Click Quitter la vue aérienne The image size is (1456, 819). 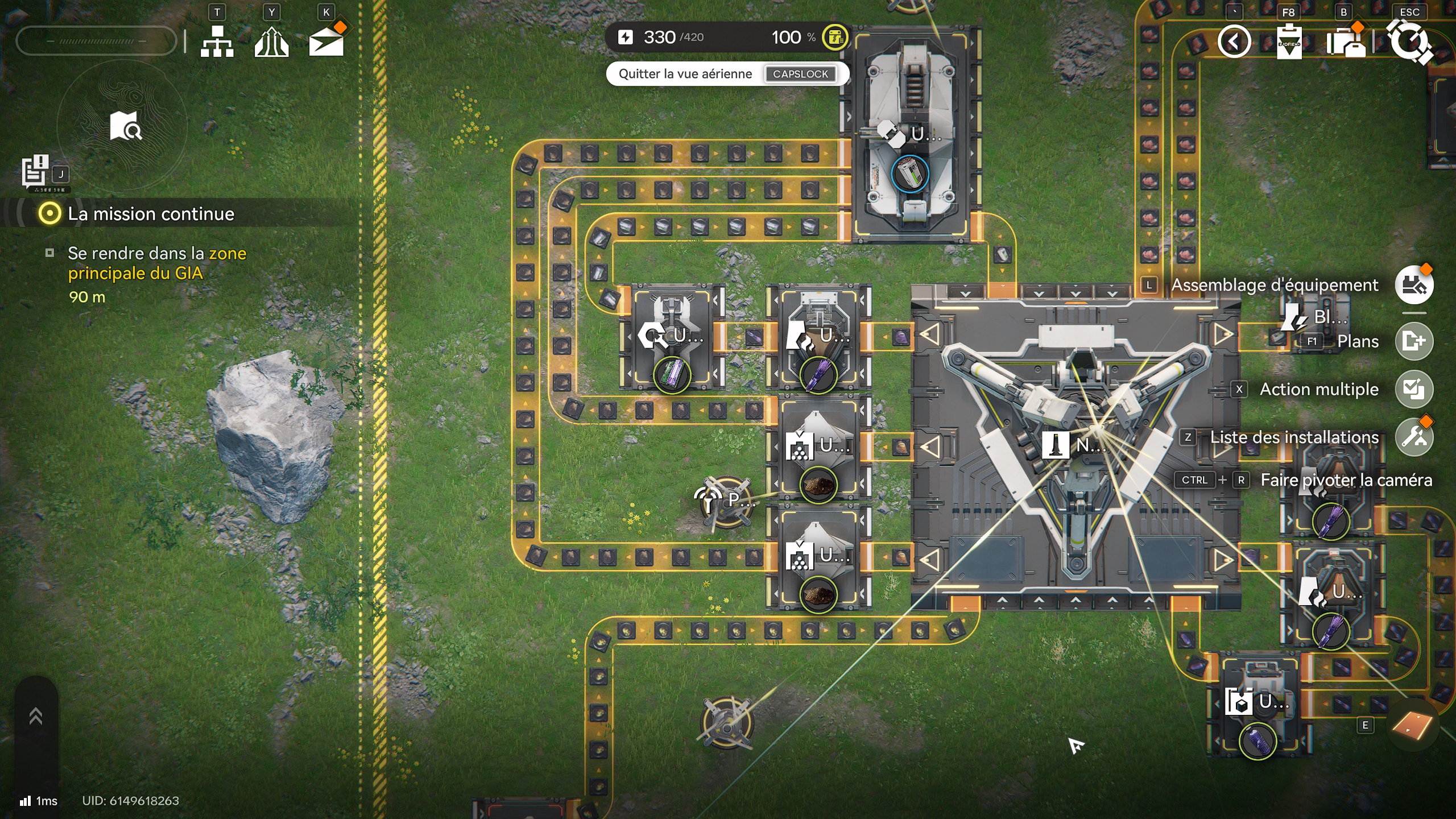684,74
